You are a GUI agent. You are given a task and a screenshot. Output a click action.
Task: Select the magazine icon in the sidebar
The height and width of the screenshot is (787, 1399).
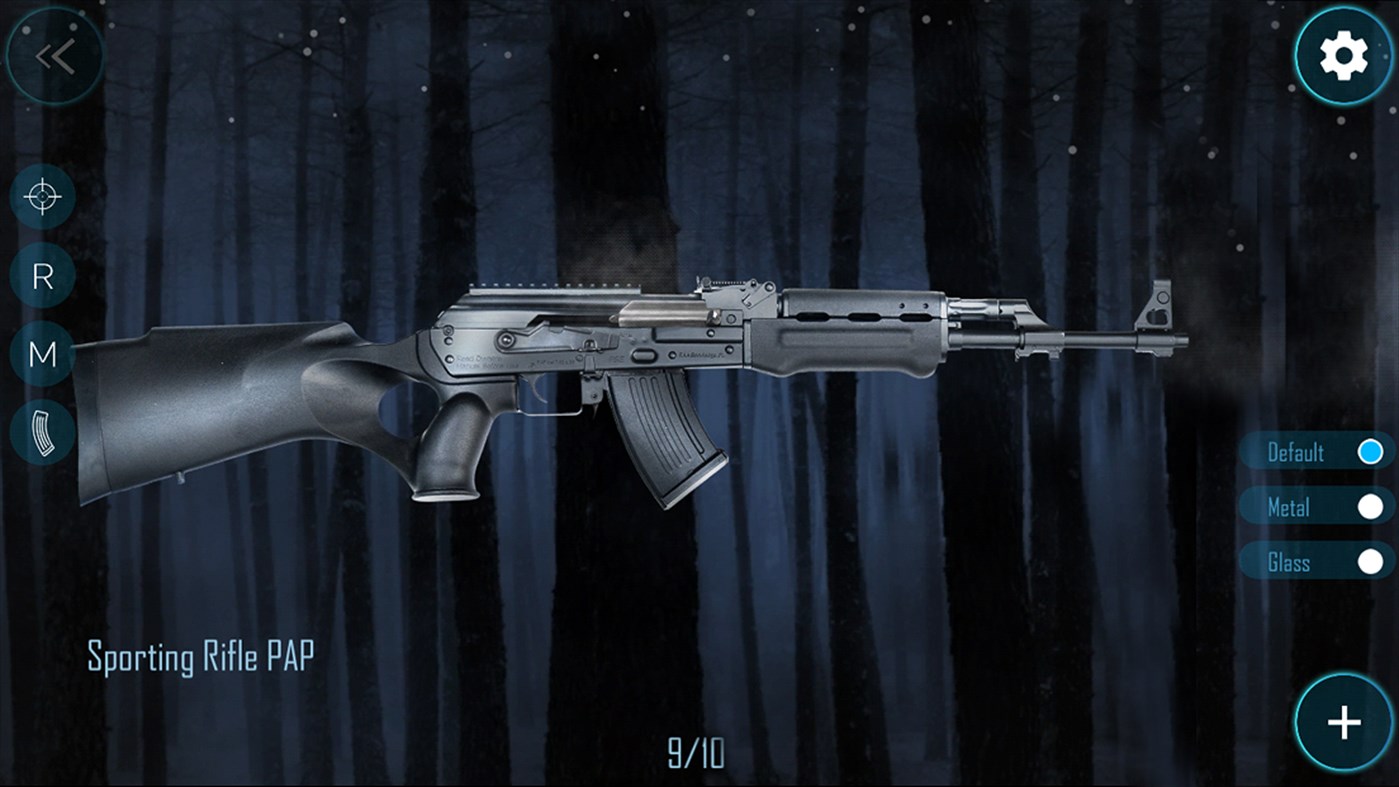[41, 432]
